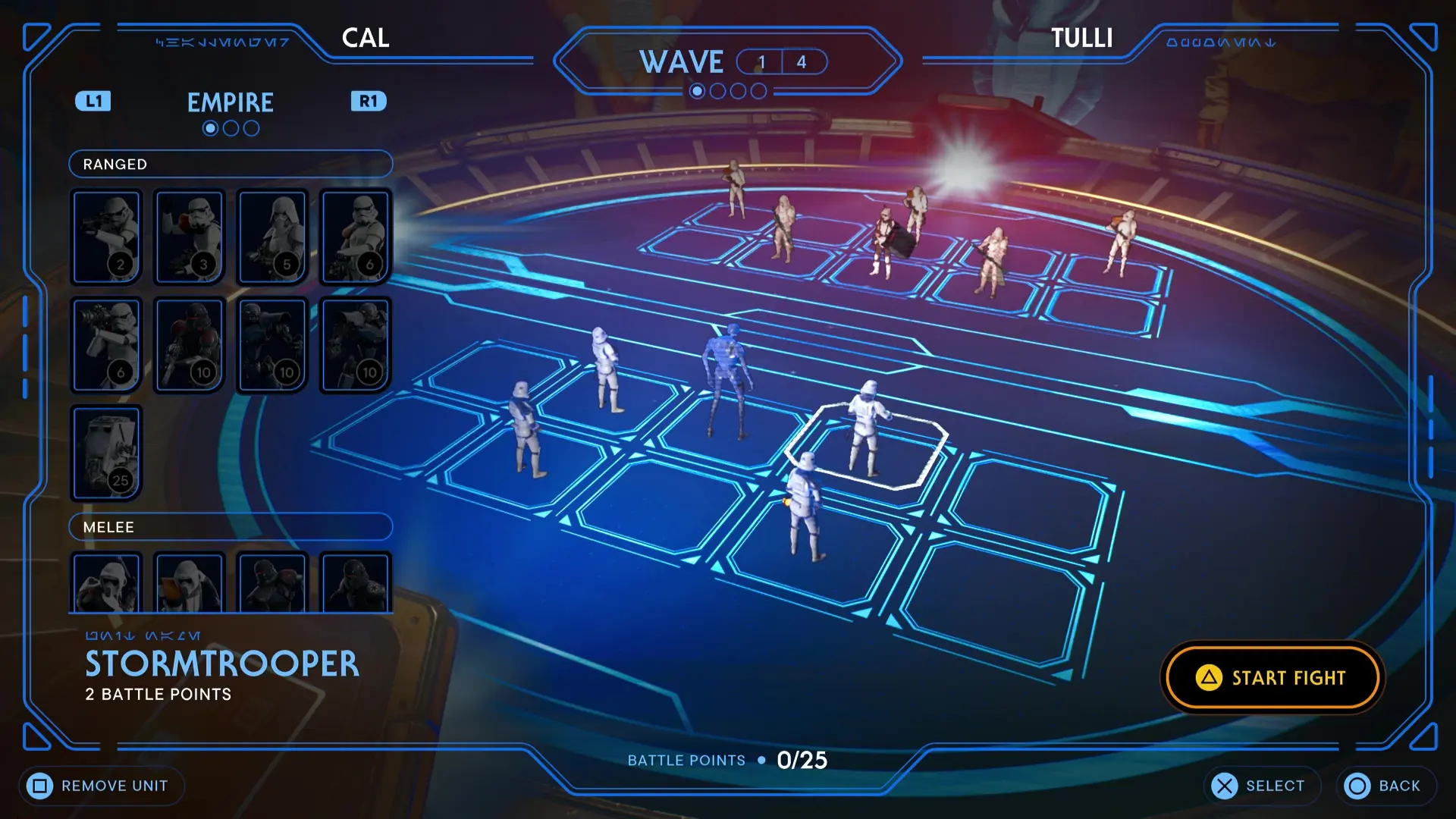Pick the 10-point Purge Trooper unit
Image resolution: width=1456 pixels, height=819 pixels.
click(x=190, y=345)
